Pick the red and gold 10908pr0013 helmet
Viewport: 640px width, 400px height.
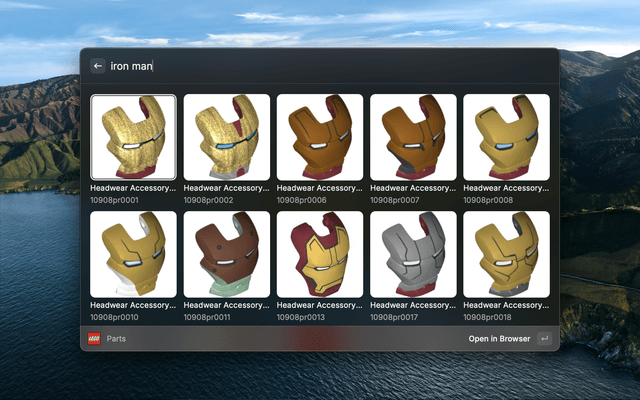coord(320,254)
